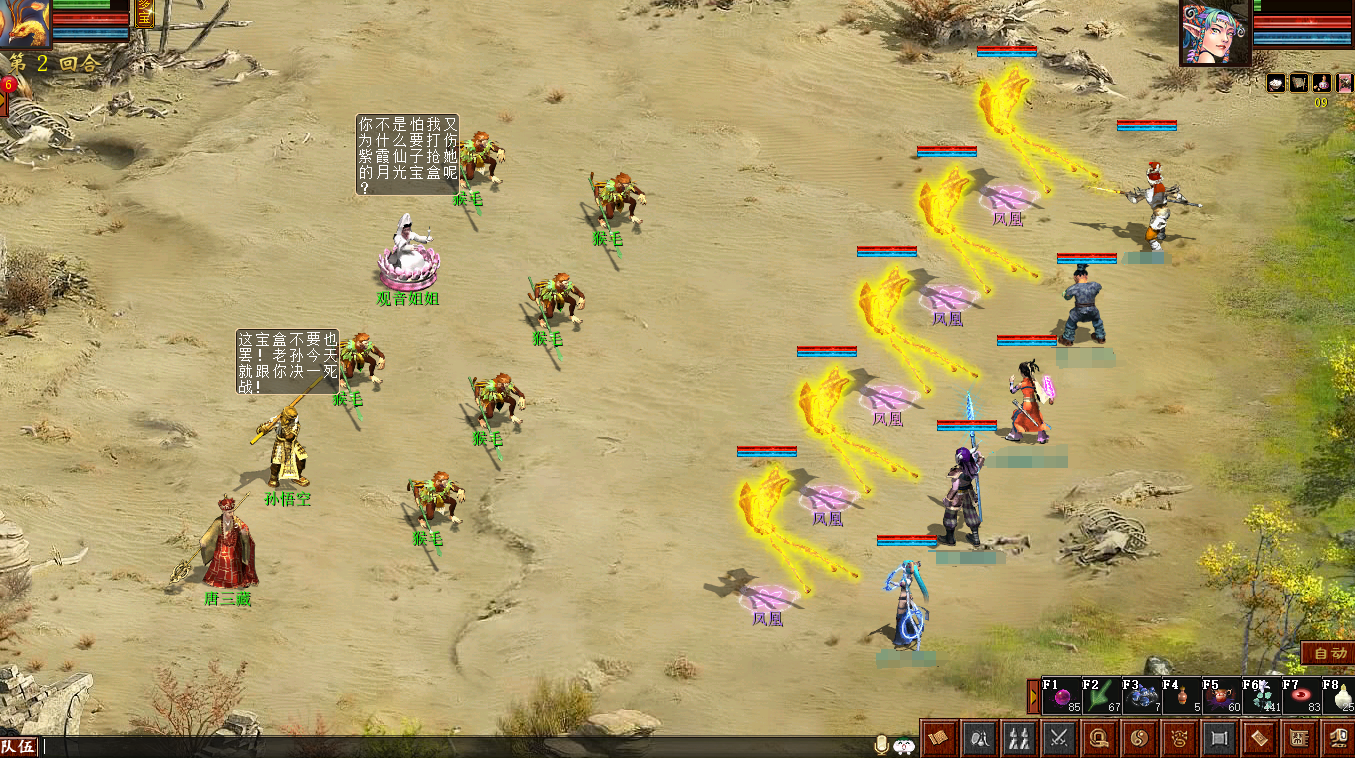Toggle the 自动 auto-battle button
Image resolution: width=1355 pixels, height=758 pixels.
[x=1330, y=654]
